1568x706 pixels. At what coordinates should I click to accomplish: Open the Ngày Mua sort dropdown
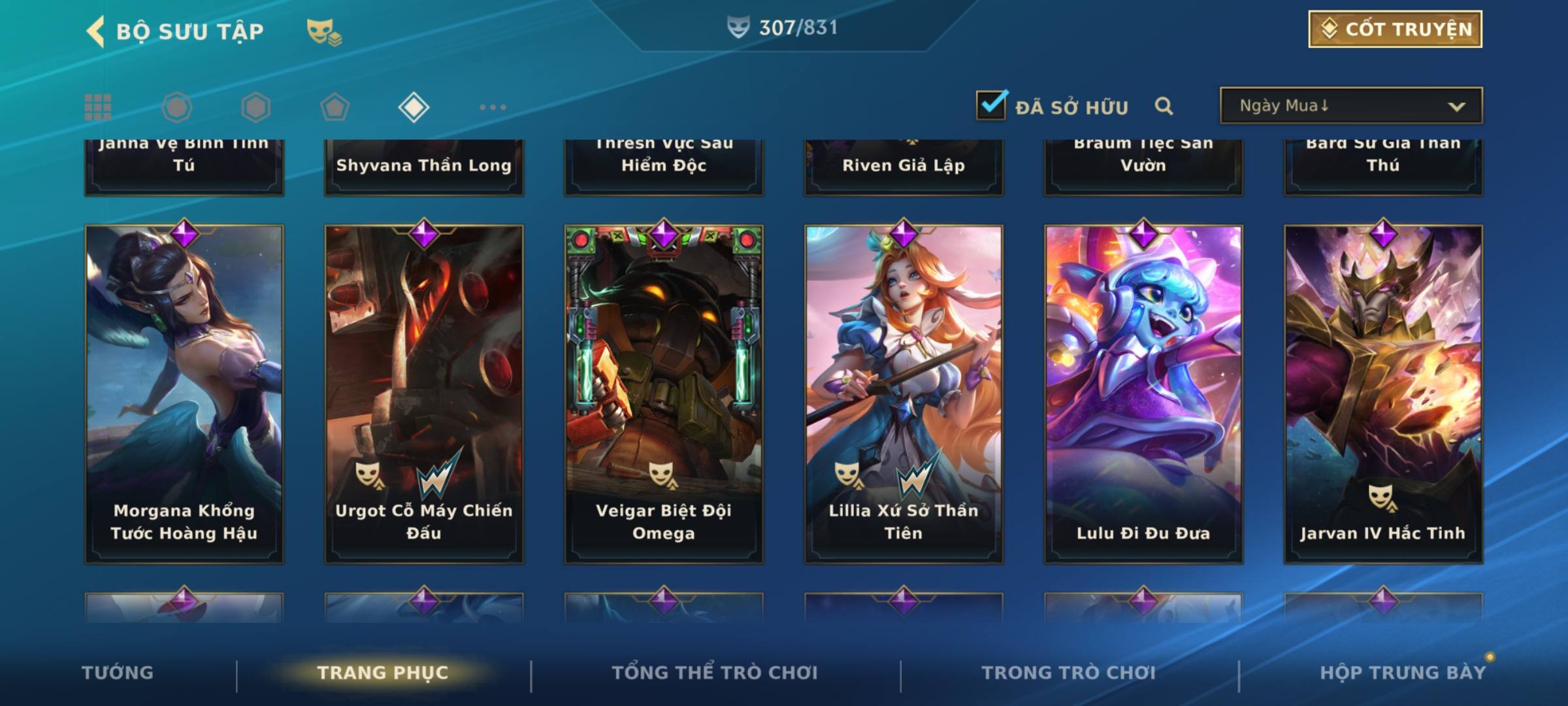(1350, 106)
